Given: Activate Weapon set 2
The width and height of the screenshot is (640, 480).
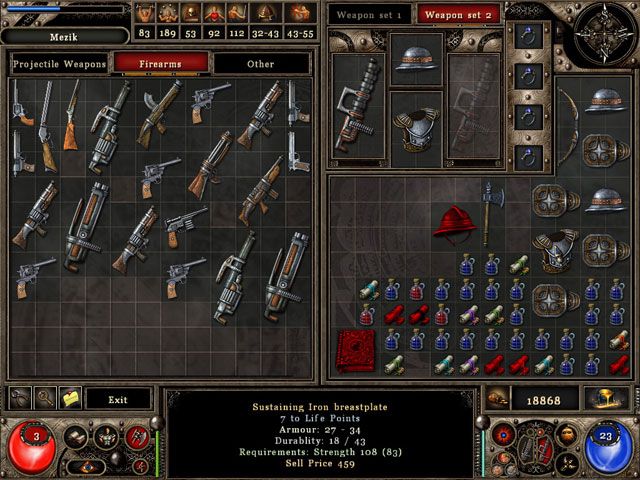Looking at the screenshot, I should point(459,15).
